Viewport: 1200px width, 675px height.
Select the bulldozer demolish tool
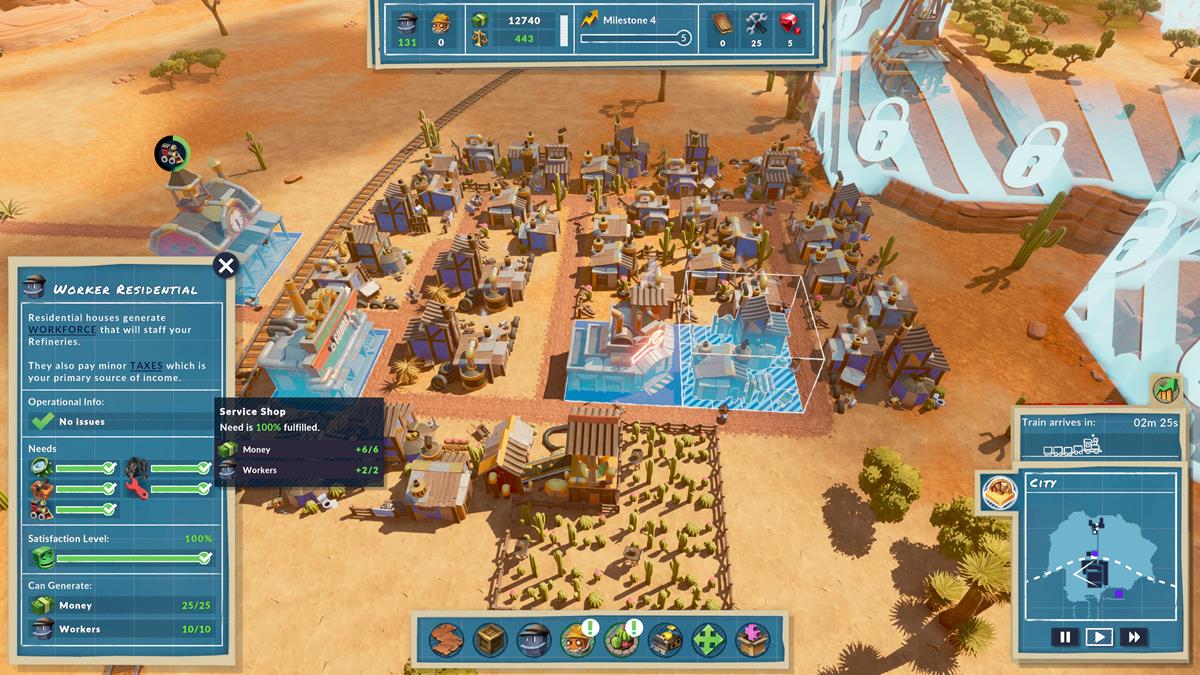pos(665,640)
